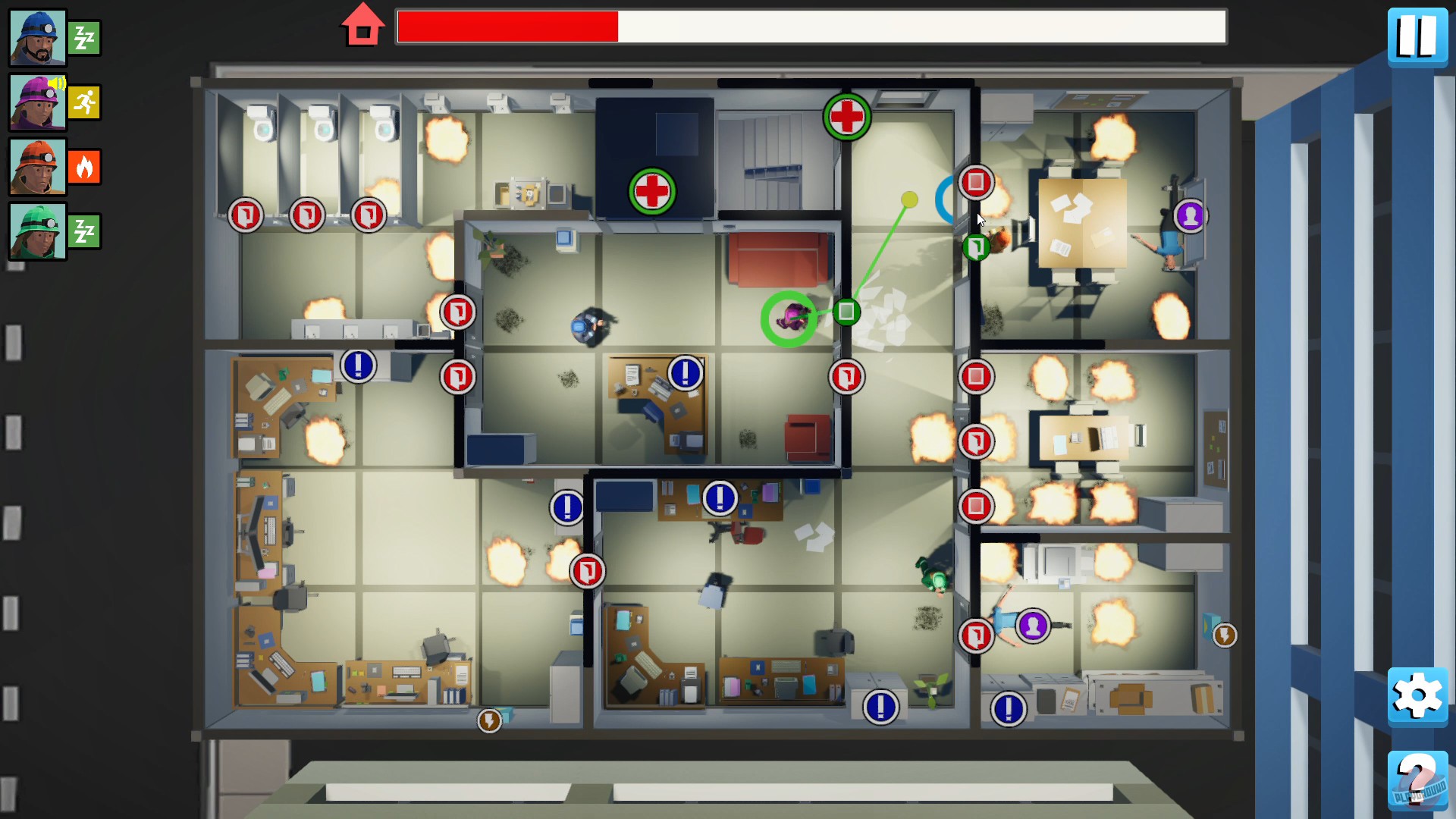Select the orange-helmeted firefighter portrait
Screen dimensions: 1456x819
coord(36,165)
